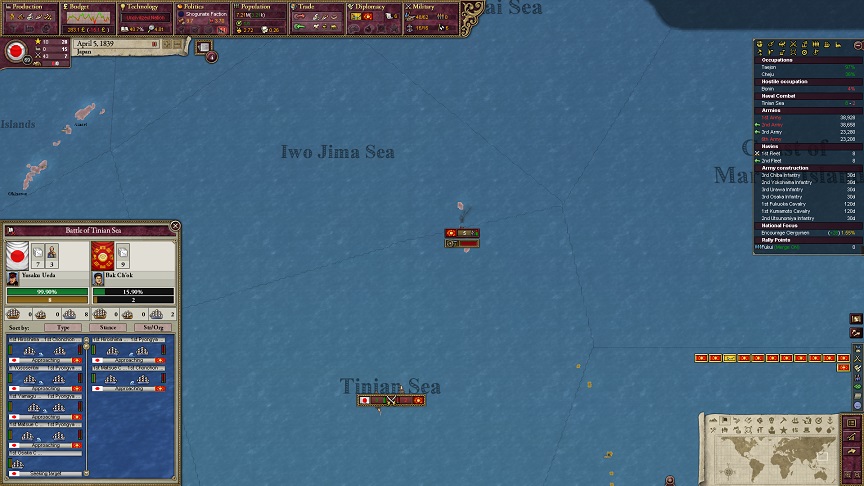The image size is (864, 486).
Task: Open Encourage Clergymen national focus entry
Action: coord(790,233)
